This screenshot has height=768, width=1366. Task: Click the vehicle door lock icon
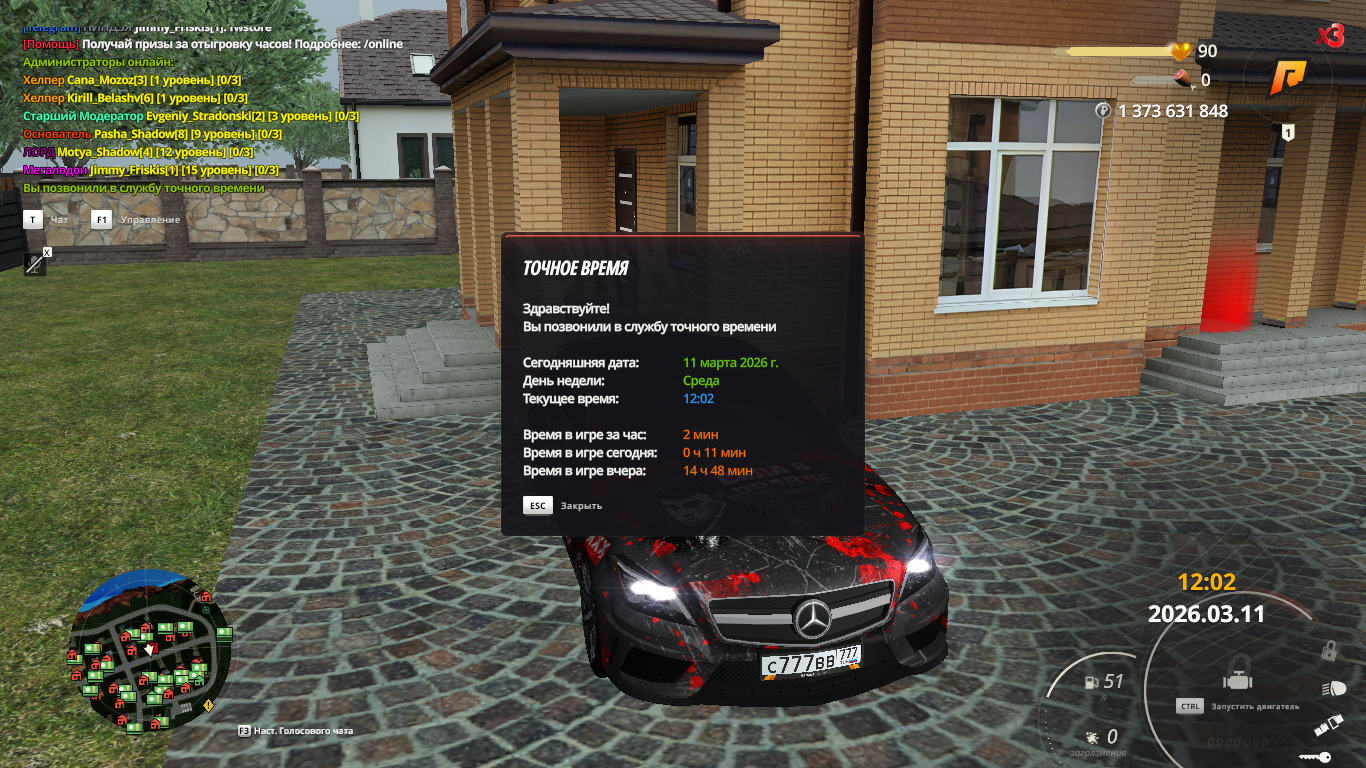coord(1329,651)
